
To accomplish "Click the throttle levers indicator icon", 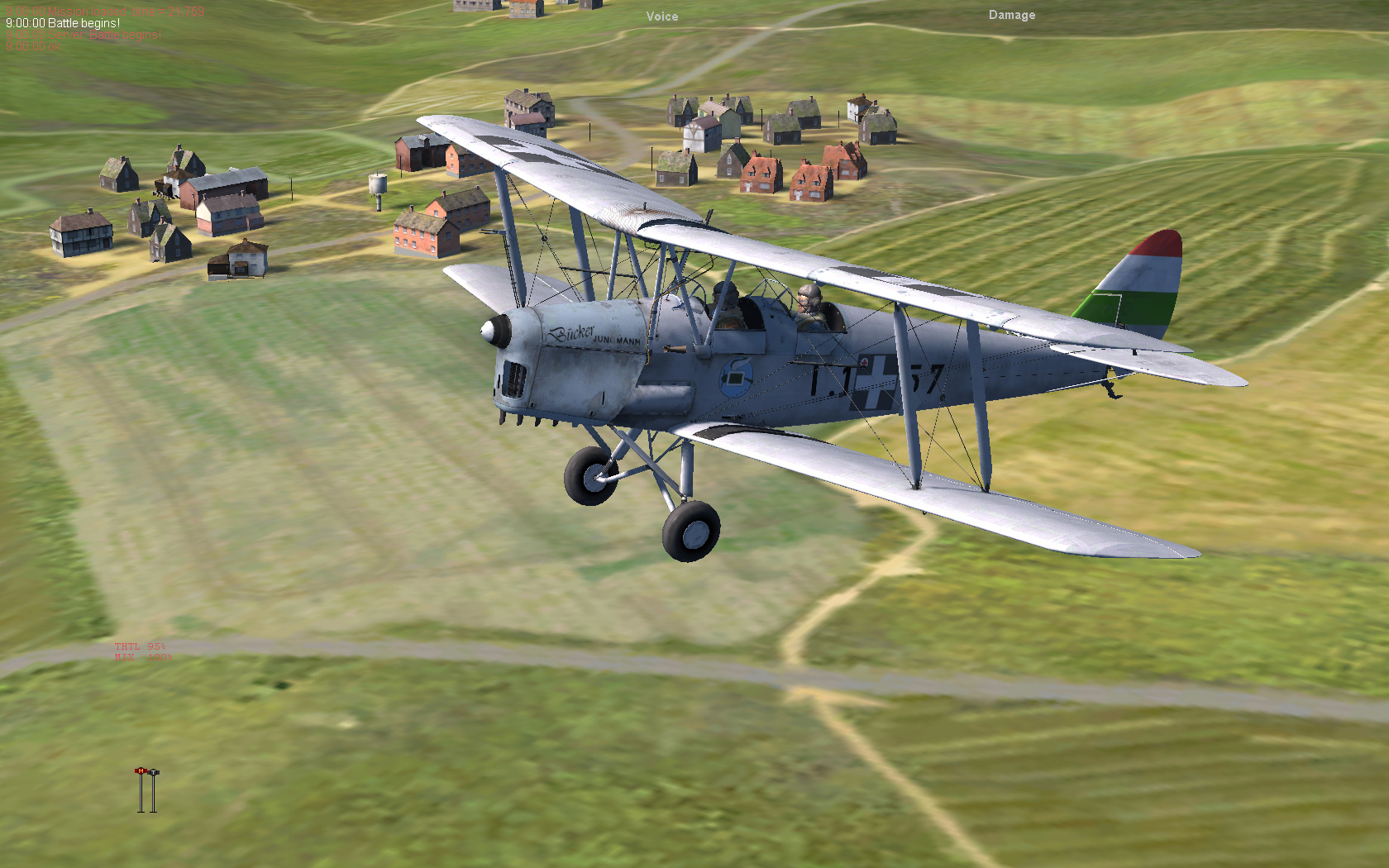I will coord(147,790).
